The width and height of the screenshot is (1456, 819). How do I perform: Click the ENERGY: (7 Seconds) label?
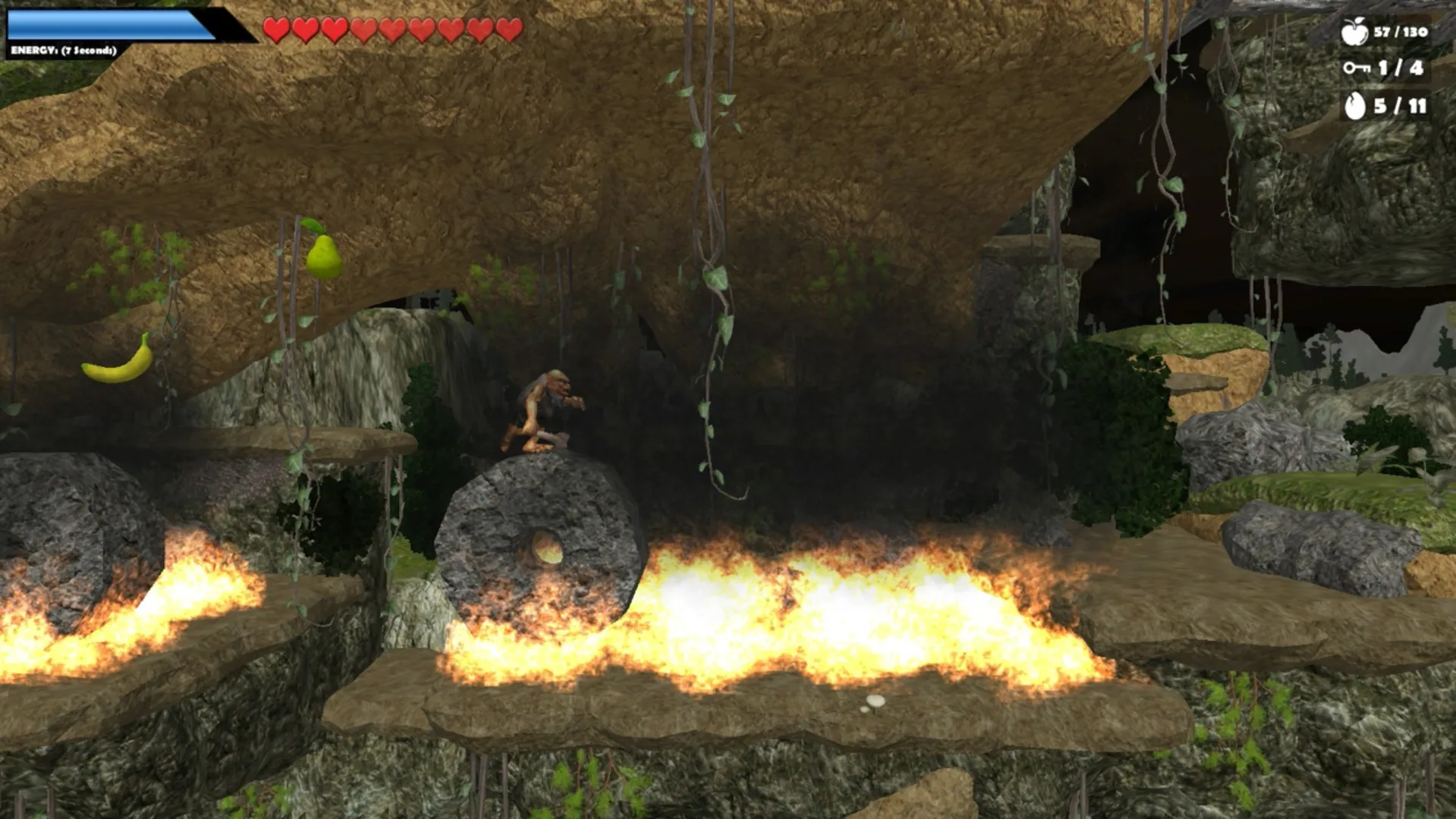click(x=63, y=51)
